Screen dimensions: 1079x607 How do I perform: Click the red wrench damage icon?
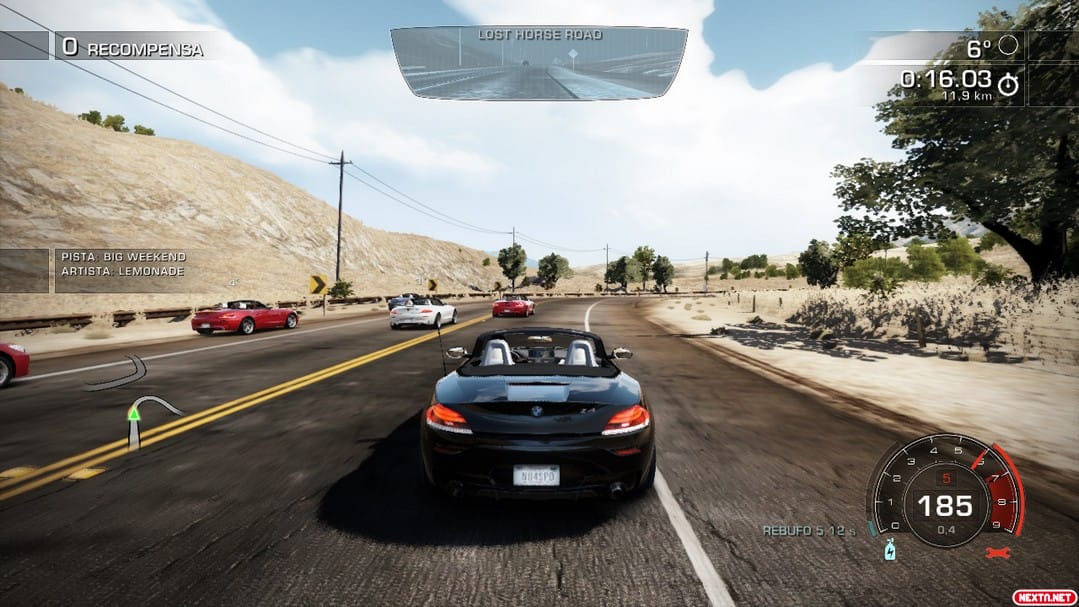(995, 552)
